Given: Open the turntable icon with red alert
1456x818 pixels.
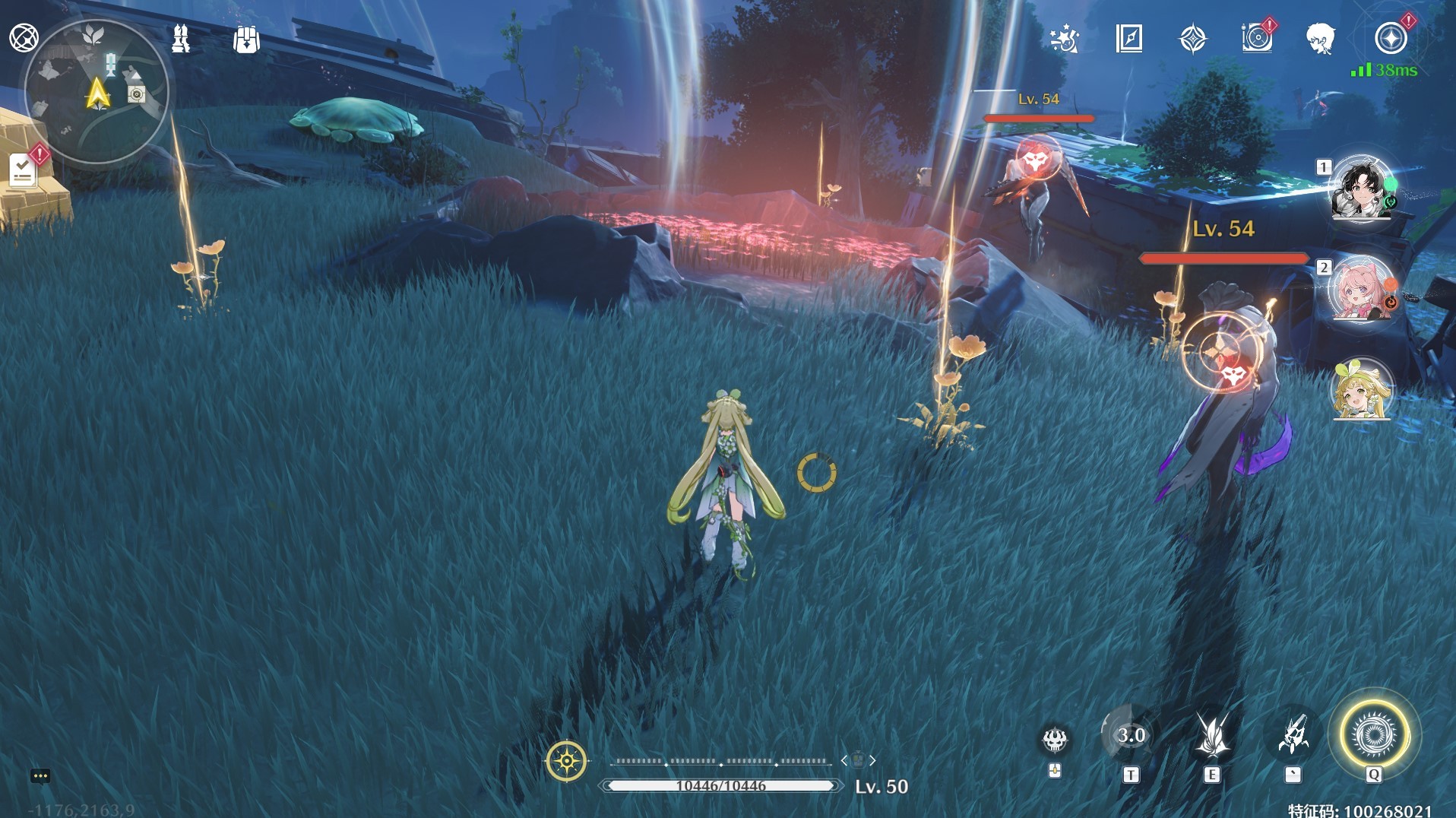Looking at the screenshot, I should (1256, 38).
